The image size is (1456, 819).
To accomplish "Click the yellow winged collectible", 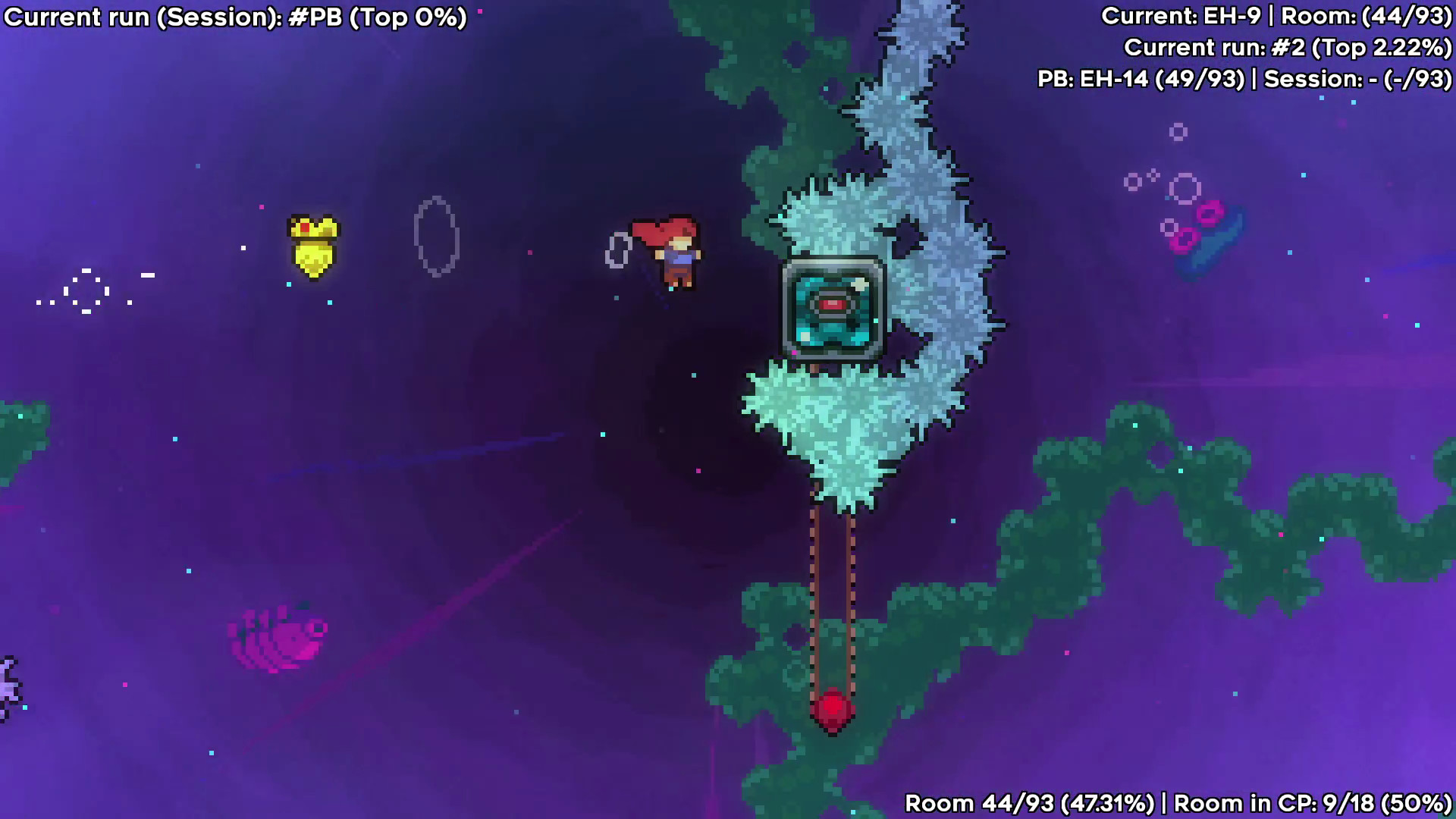I will 315,246.
